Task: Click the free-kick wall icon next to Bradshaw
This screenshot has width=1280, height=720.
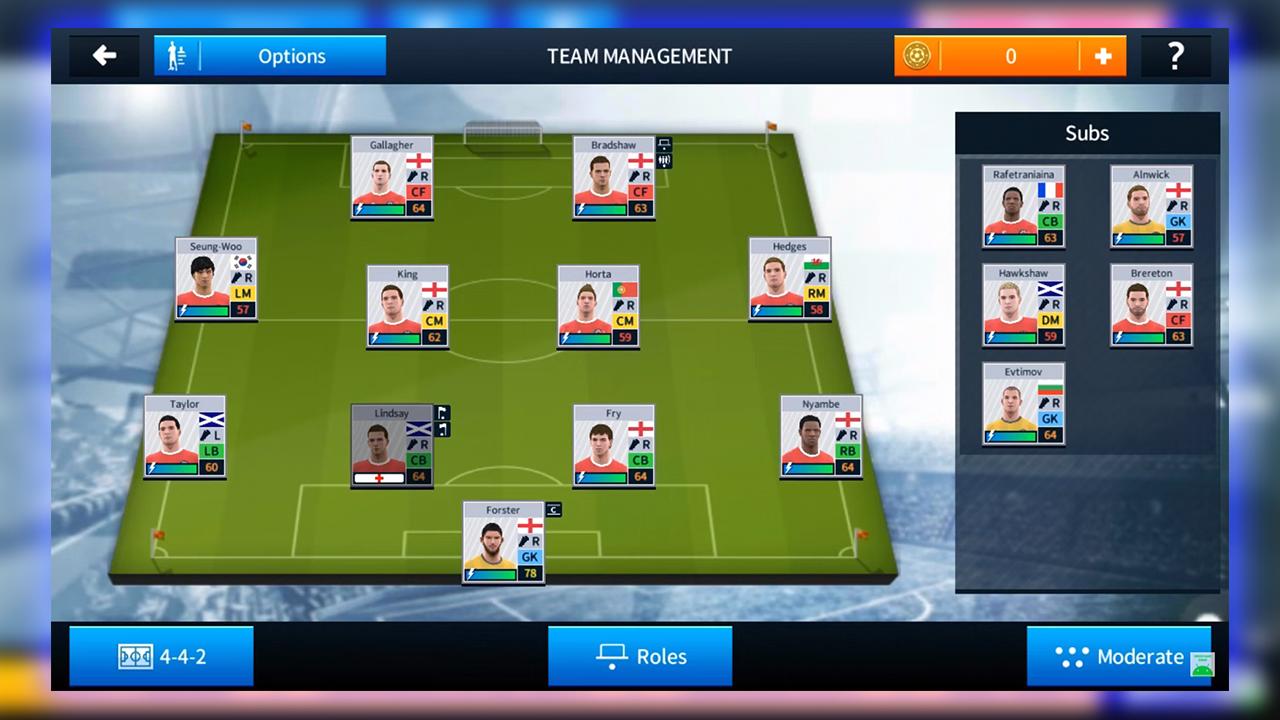Action: pos(664,159)
